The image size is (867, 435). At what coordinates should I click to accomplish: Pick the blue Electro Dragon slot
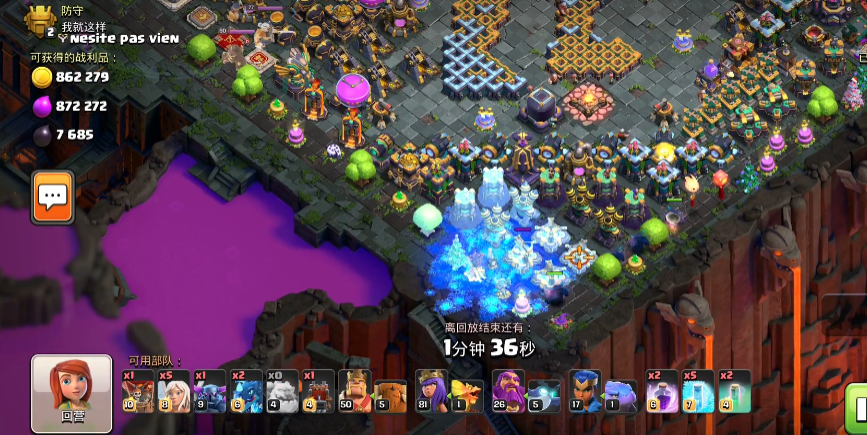[247, 391]
